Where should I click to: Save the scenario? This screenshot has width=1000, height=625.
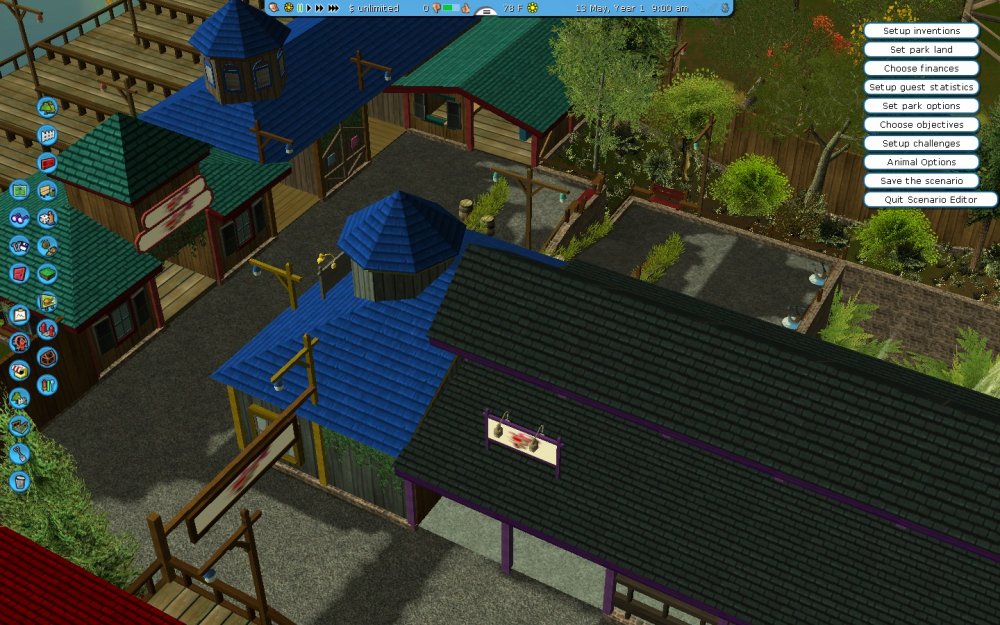921,181
